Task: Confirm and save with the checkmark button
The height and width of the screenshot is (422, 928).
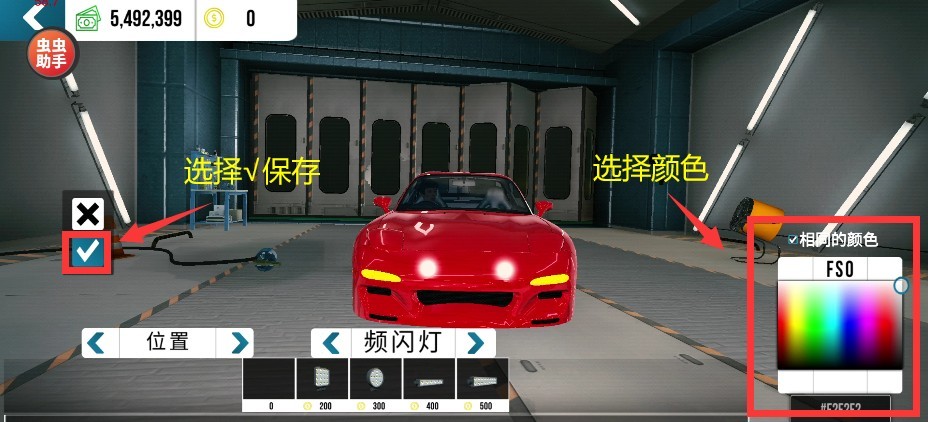Action: point(88,251)
